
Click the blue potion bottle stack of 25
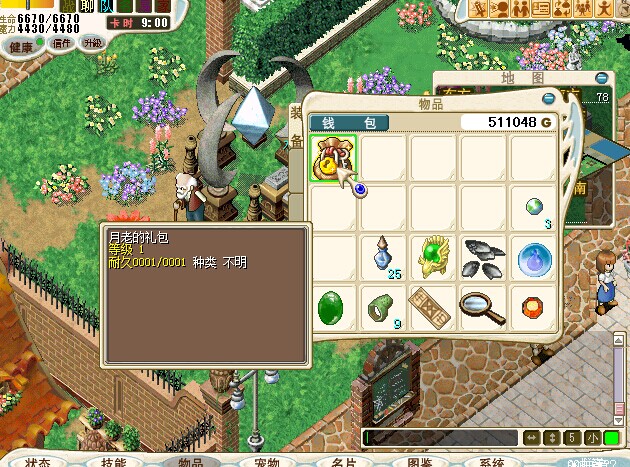tap(383, 257)
